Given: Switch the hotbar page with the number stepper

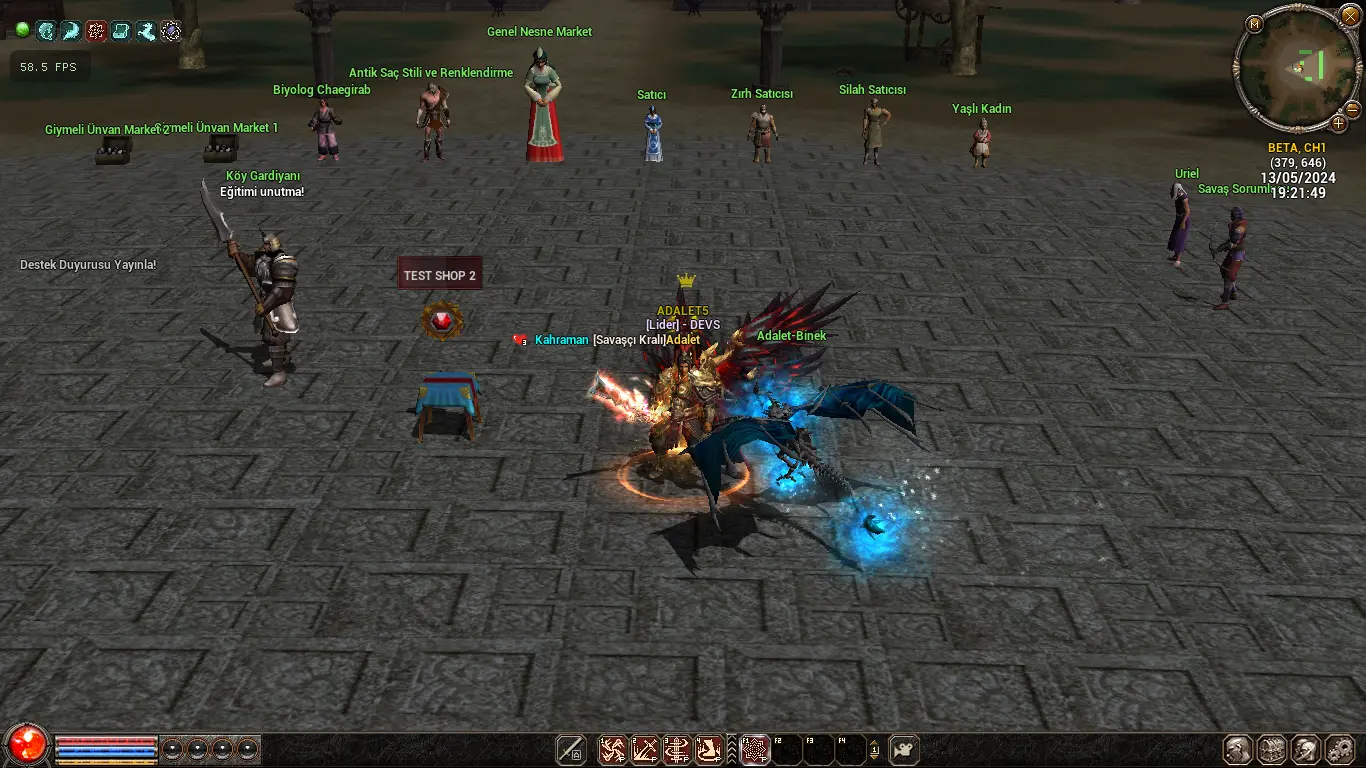Looking at the screenshot, I should (875, 749).
